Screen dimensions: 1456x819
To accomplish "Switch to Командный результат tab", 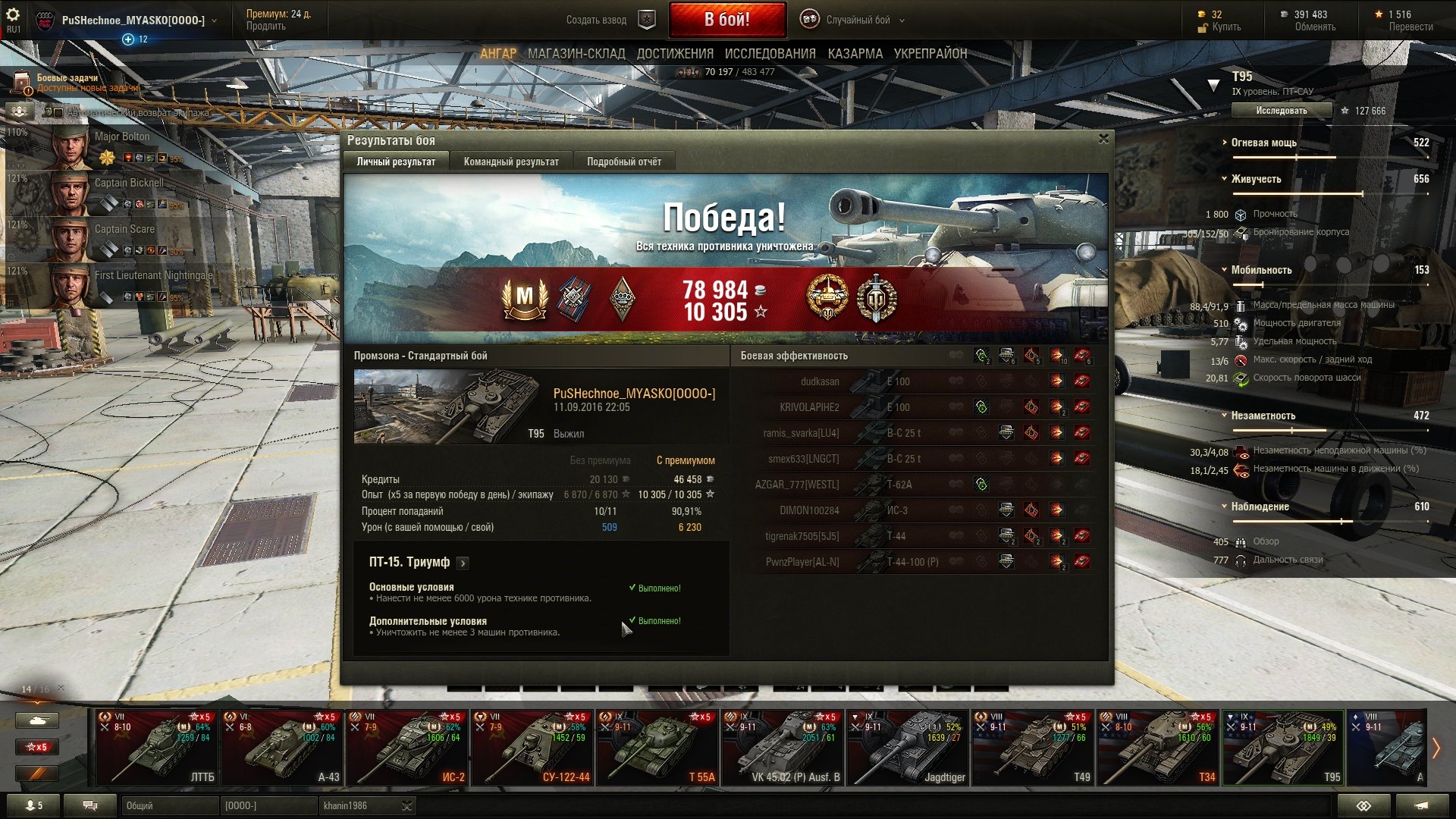I will pos(511,162).
